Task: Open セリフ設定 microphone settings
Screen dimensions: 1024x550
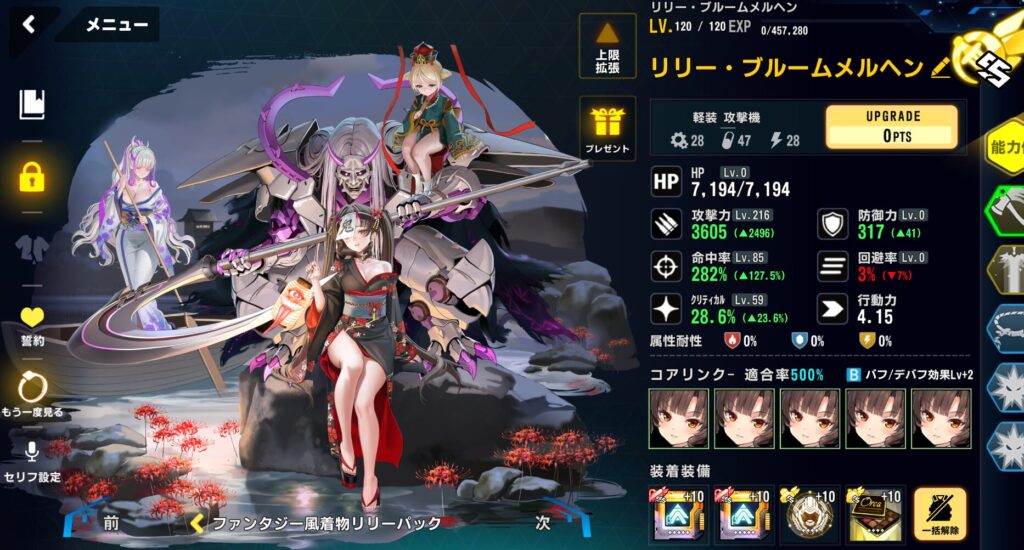Action: (x=33, y=460)
